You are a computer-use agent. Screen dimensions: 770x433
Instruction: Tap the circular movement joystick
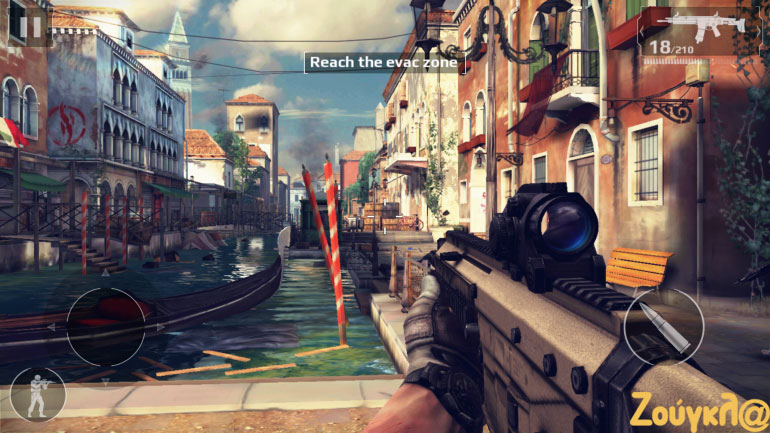(106, 326)
